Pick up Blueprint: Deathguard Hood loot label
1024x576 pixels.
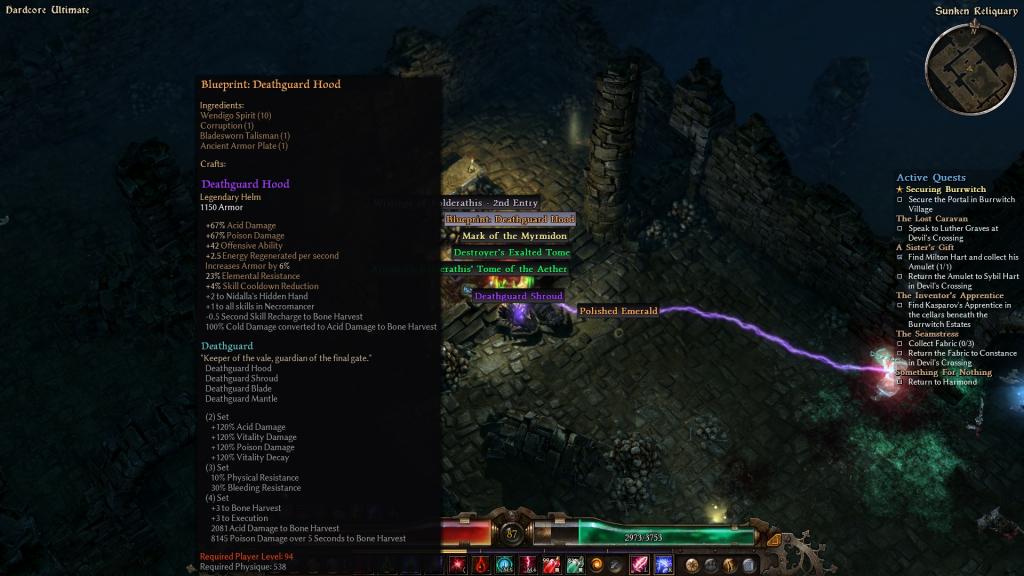tap(509, 219)
